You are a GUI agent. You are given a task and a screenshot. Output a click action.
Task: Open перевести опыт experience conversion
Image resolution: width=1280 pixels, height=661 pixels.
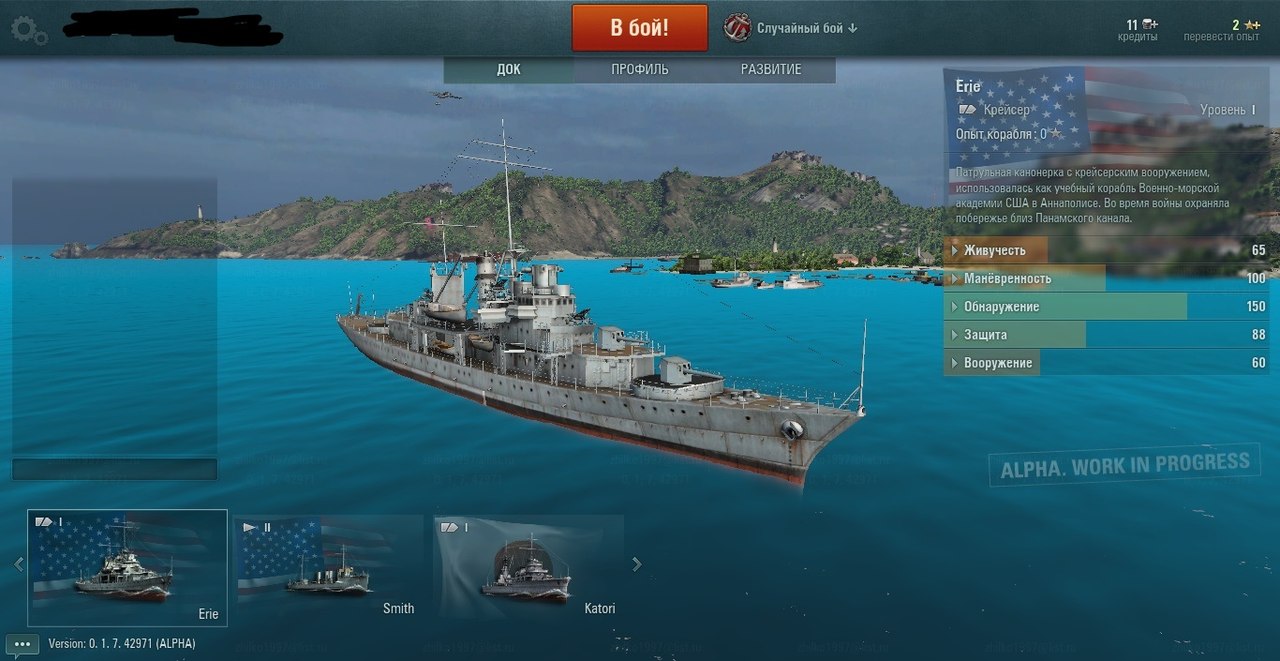1221,30
